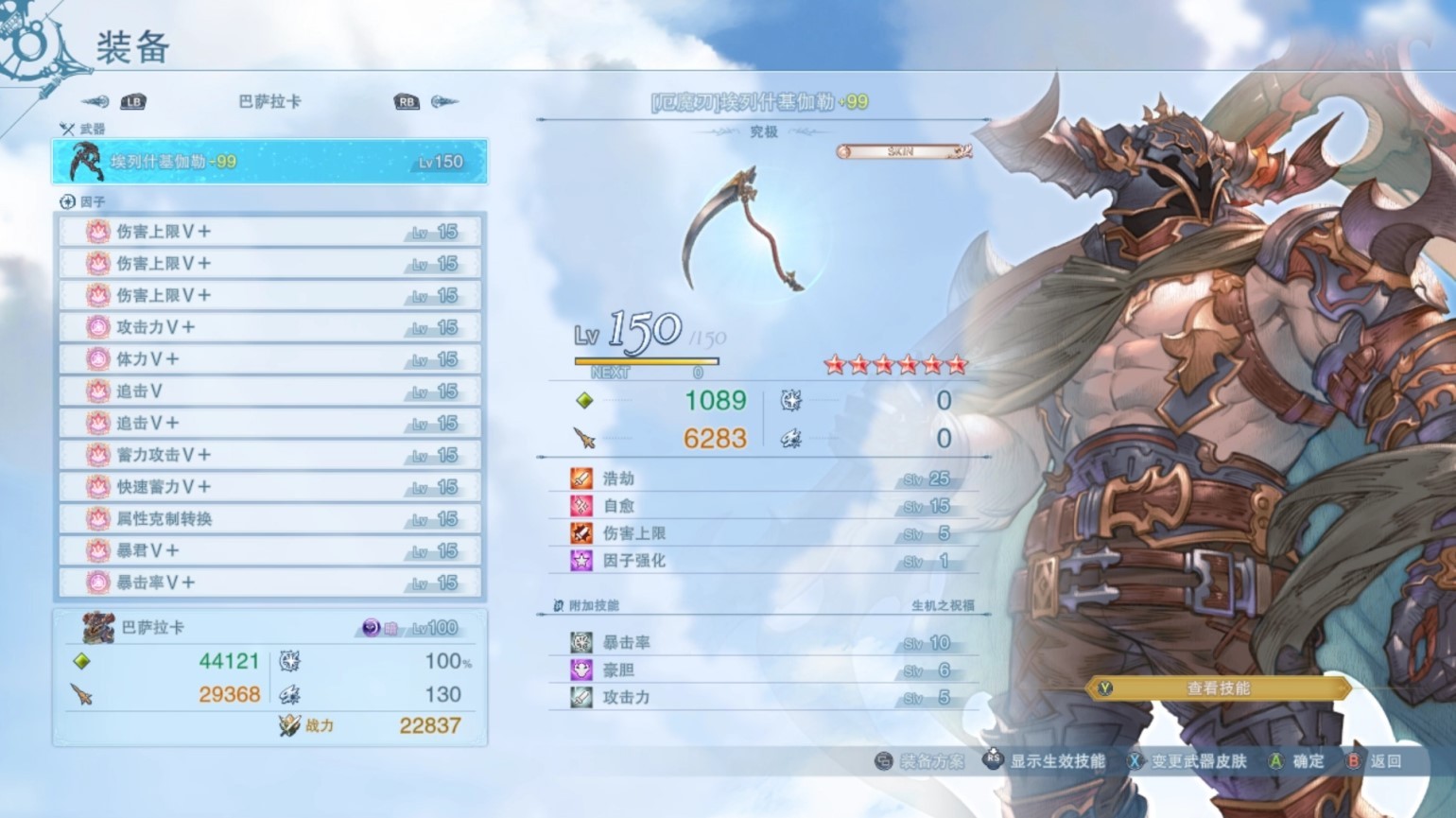
Task: Click the 因子 section header icon
Action: click(66, 200)
